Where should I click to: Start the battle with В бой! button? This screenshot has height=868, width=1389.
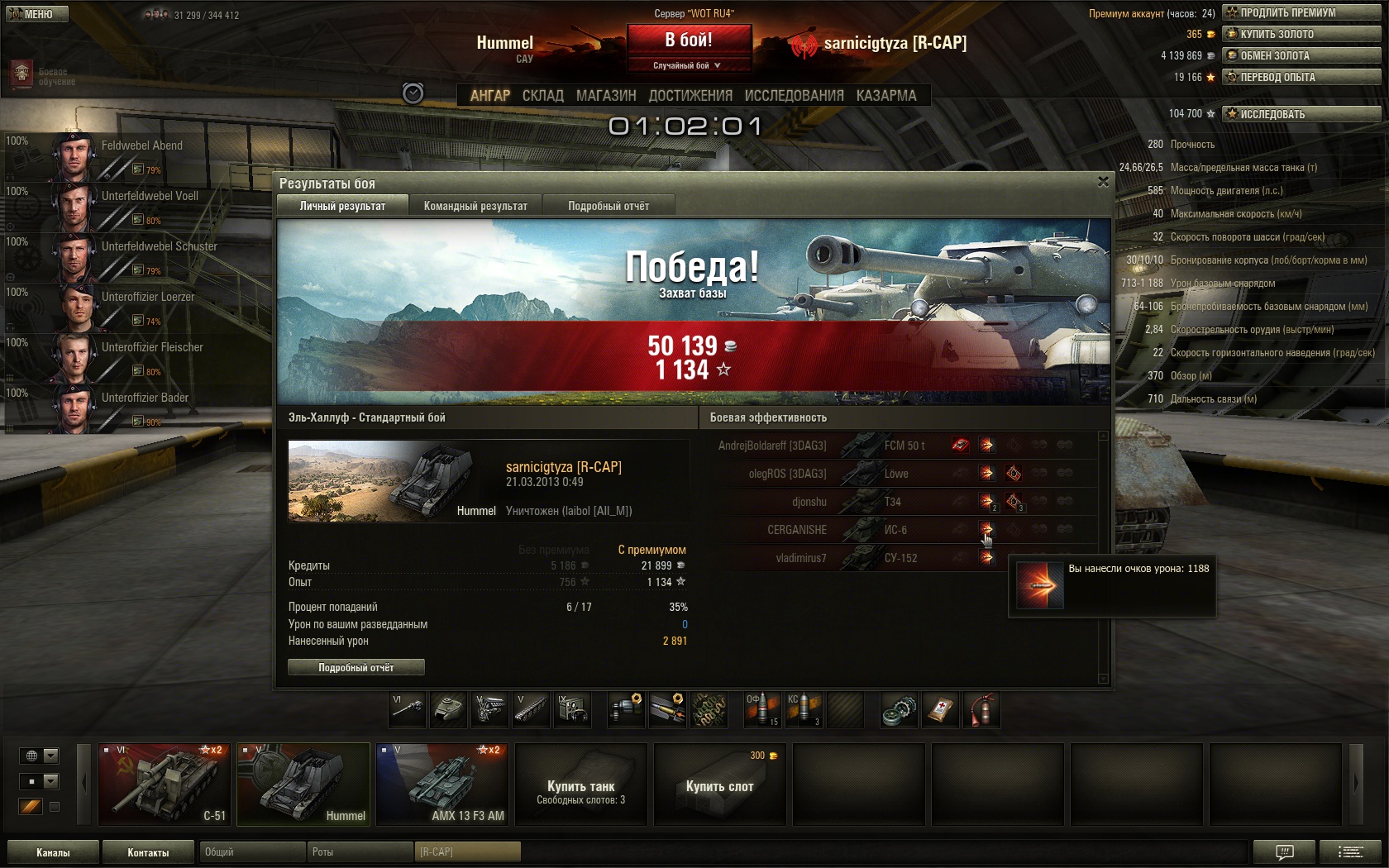click(689, 40)
